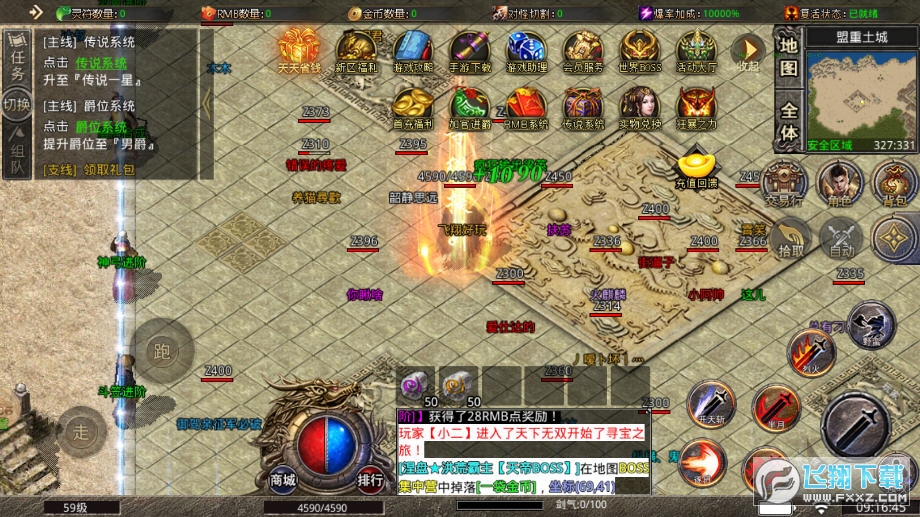Open the 活动大厅 event hall

(696, 50)
